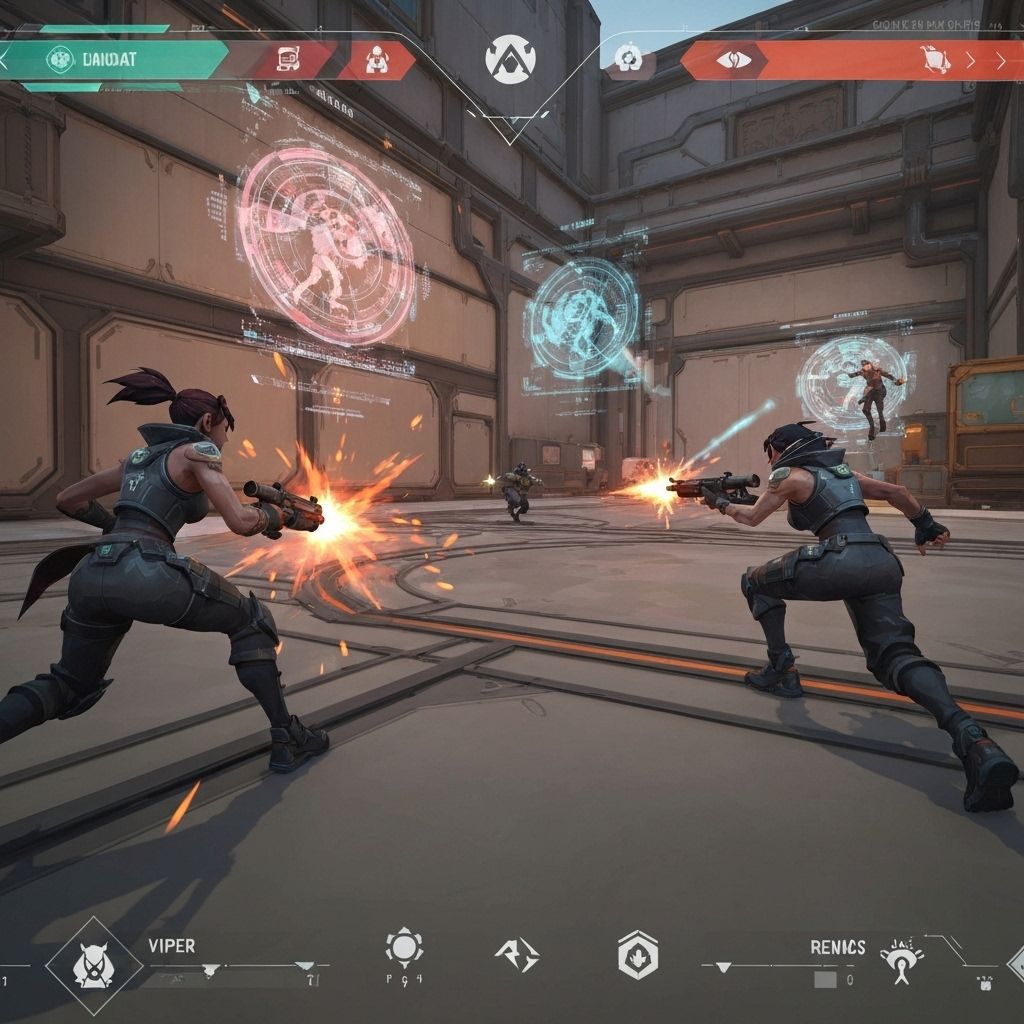Select the Viper agent portrait diamond

93,966
